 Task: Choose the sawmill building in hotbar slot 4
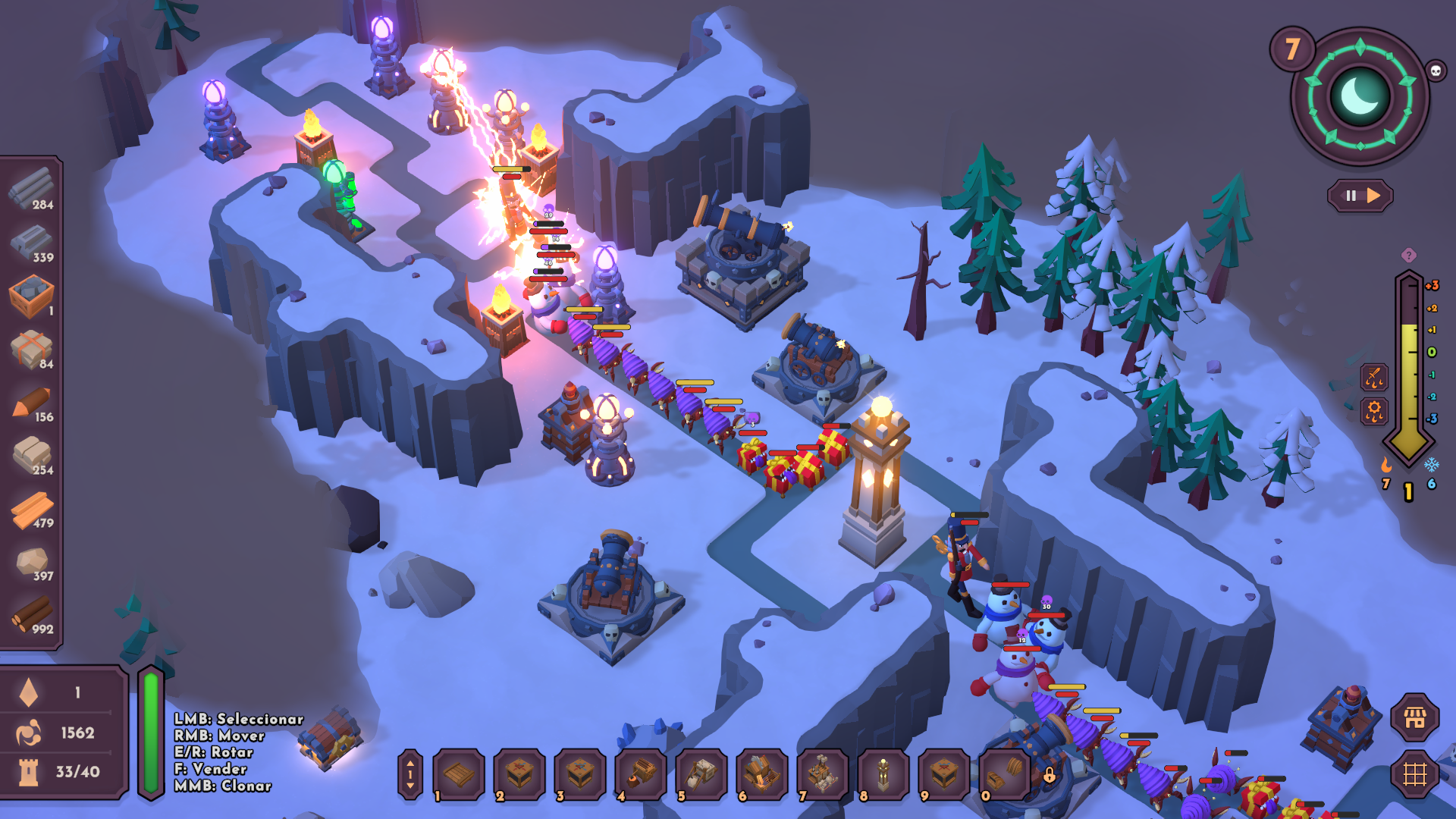tap(641, 774)
